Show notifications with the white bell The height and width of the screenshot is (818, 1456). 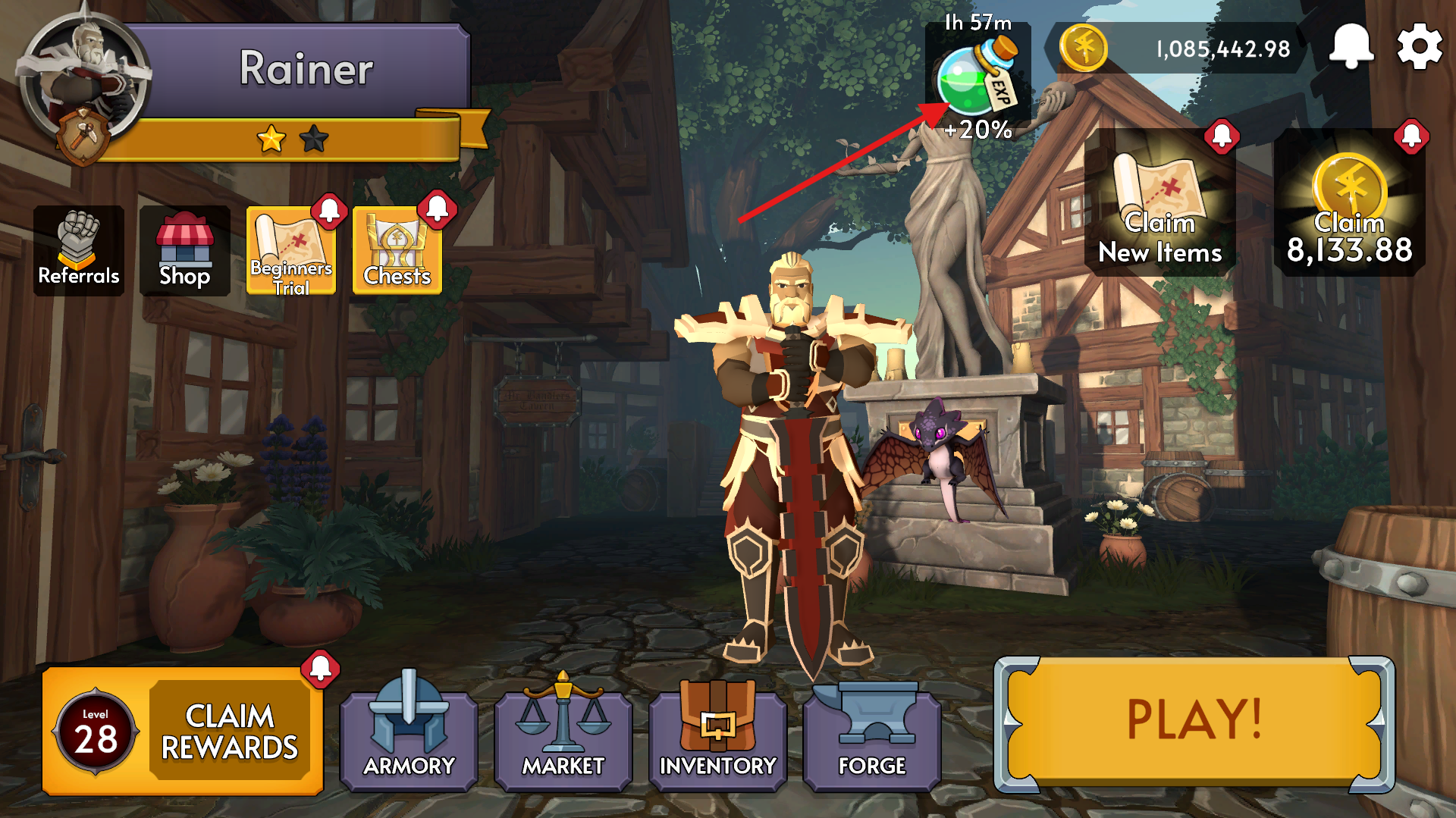click(x=1351, y=47)
